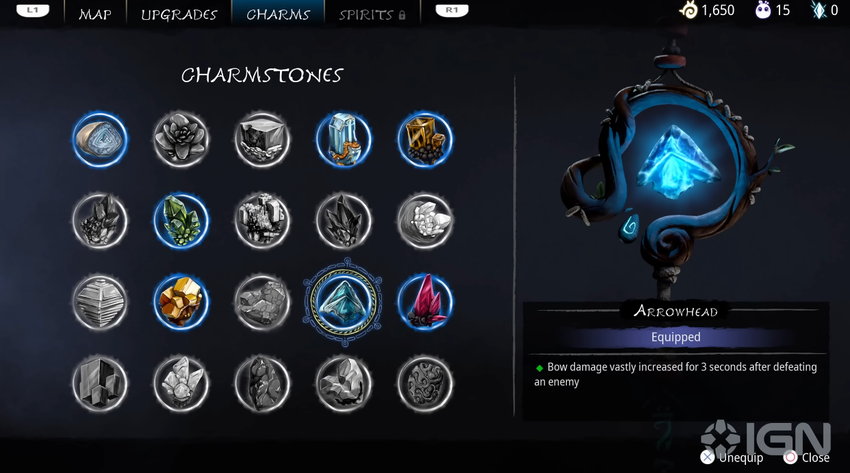
Task: Pick the grey cube-shaped charmstone
Action: [262, 139]
